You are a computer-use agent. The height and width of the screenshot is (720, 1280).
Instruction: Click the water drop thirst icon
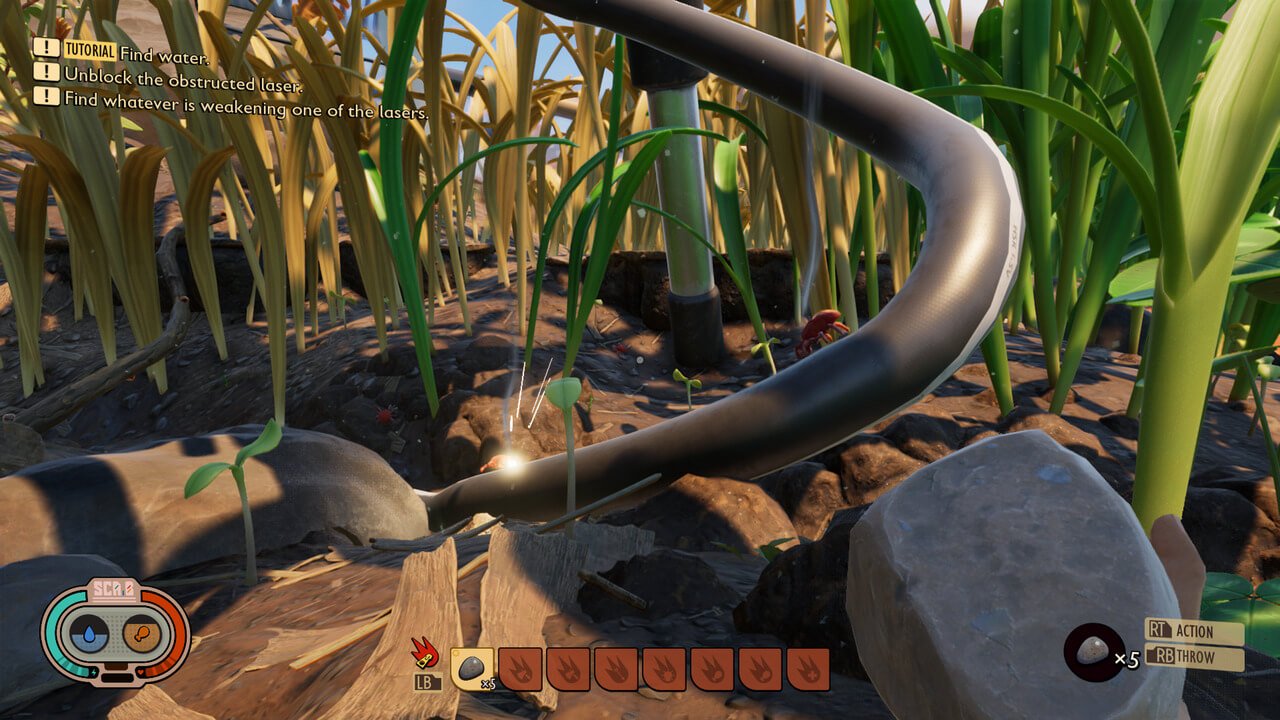click(x=89, y=634)
